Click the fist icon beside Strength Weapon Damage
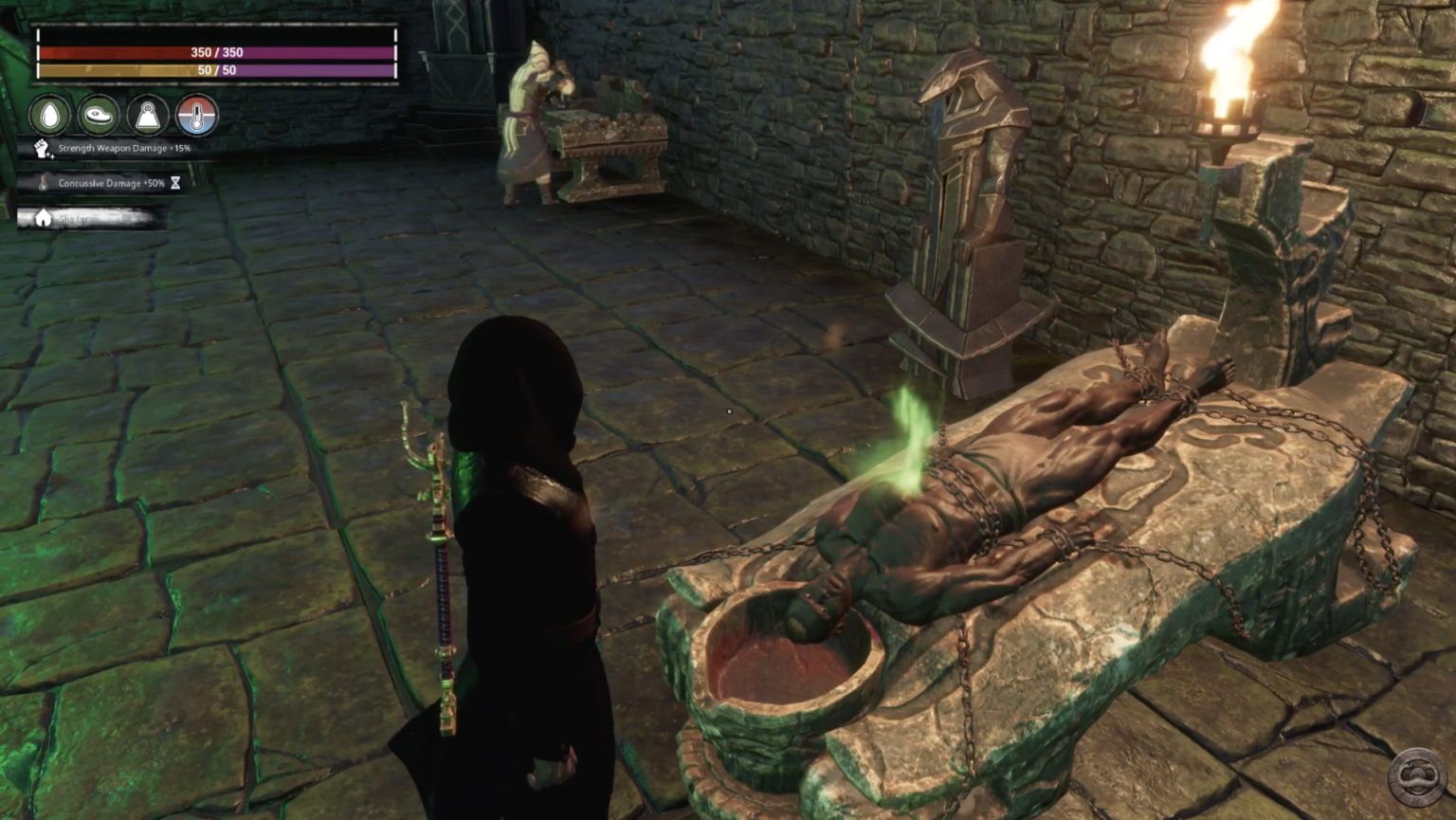 (x=42, y=148)
